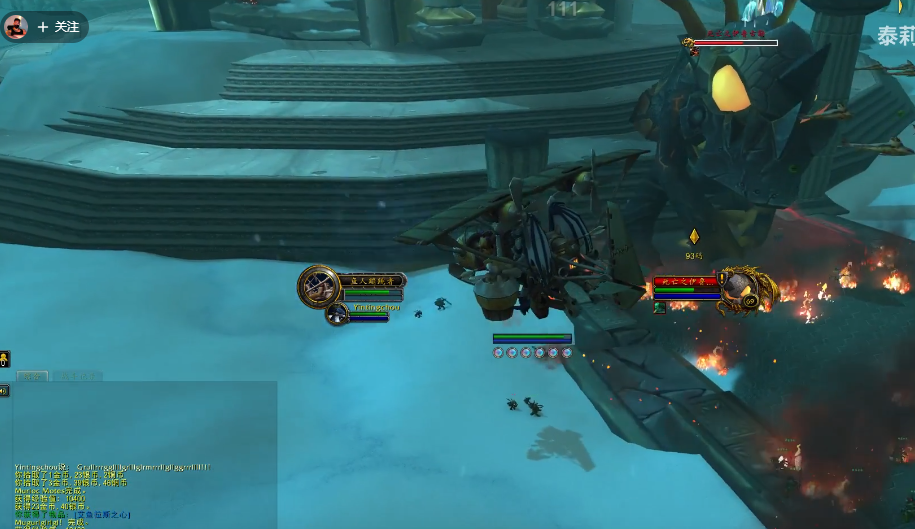Switch to the combat log tab

(78, 376)
